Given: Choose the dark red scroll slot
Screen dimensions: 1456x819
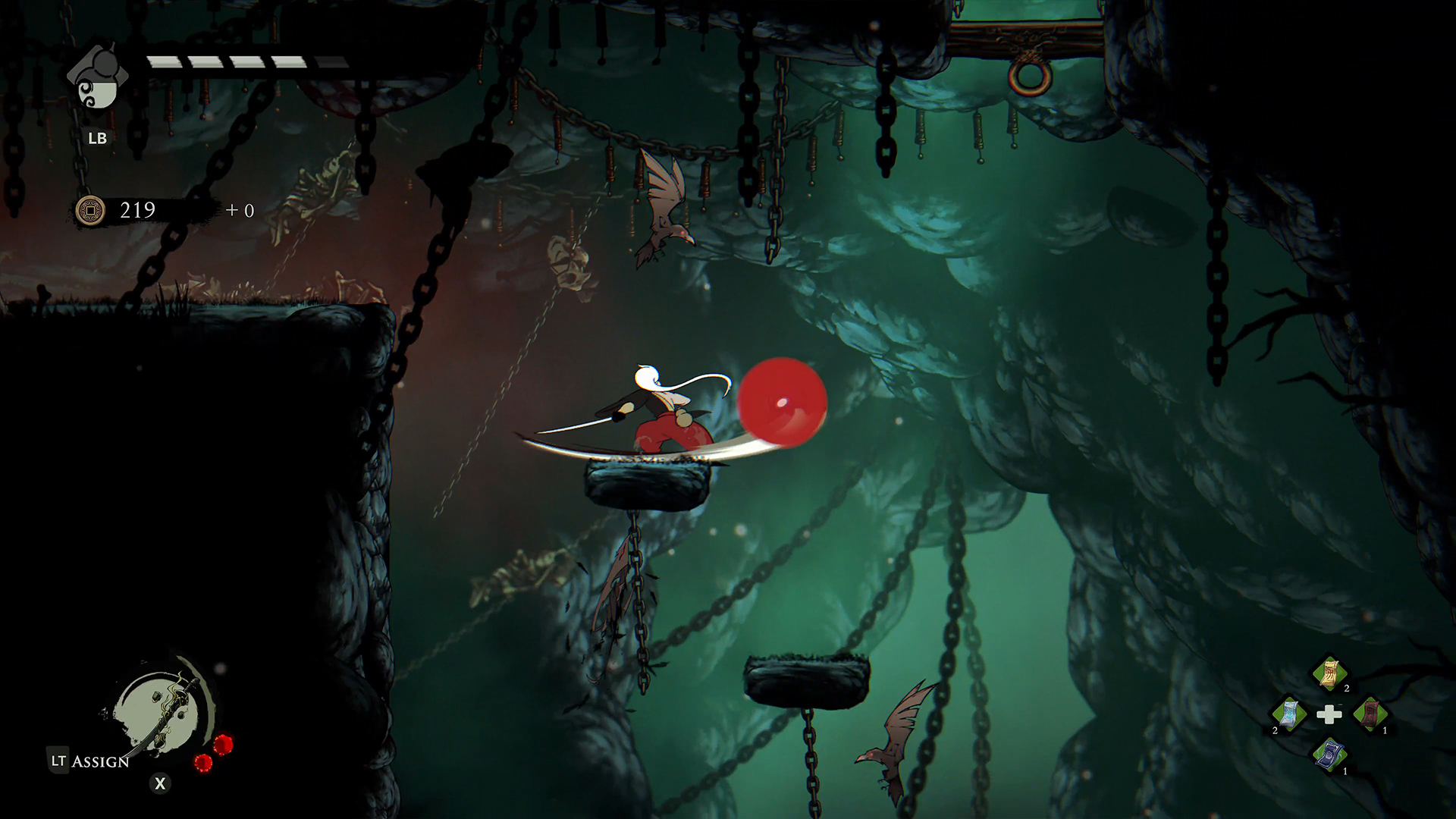Looking at the screenshot, I should pyautogui.click(x=1370, y=714).
